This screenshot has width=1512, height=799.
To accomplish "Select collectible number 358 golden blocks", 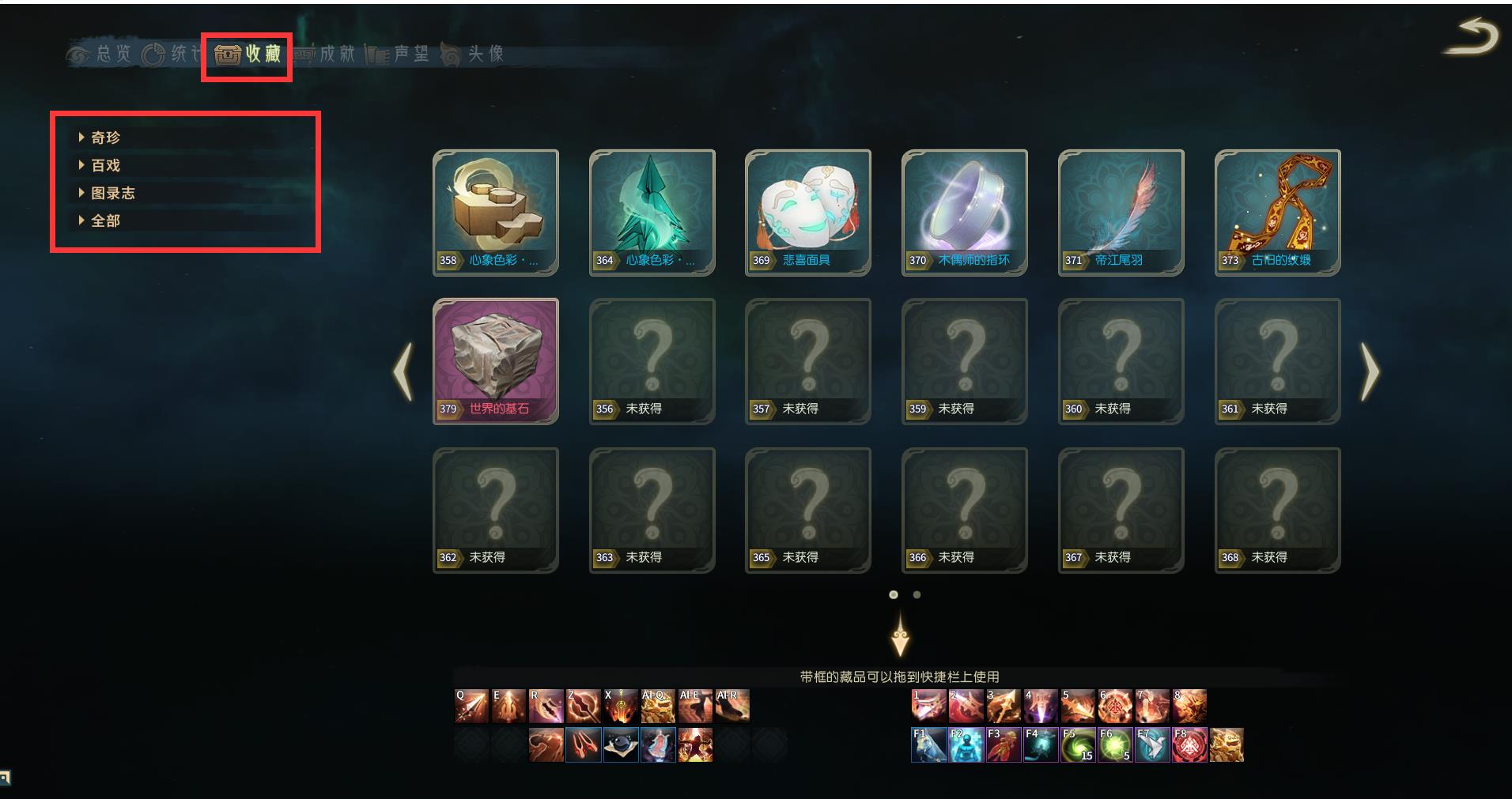I will pos(495,212).
